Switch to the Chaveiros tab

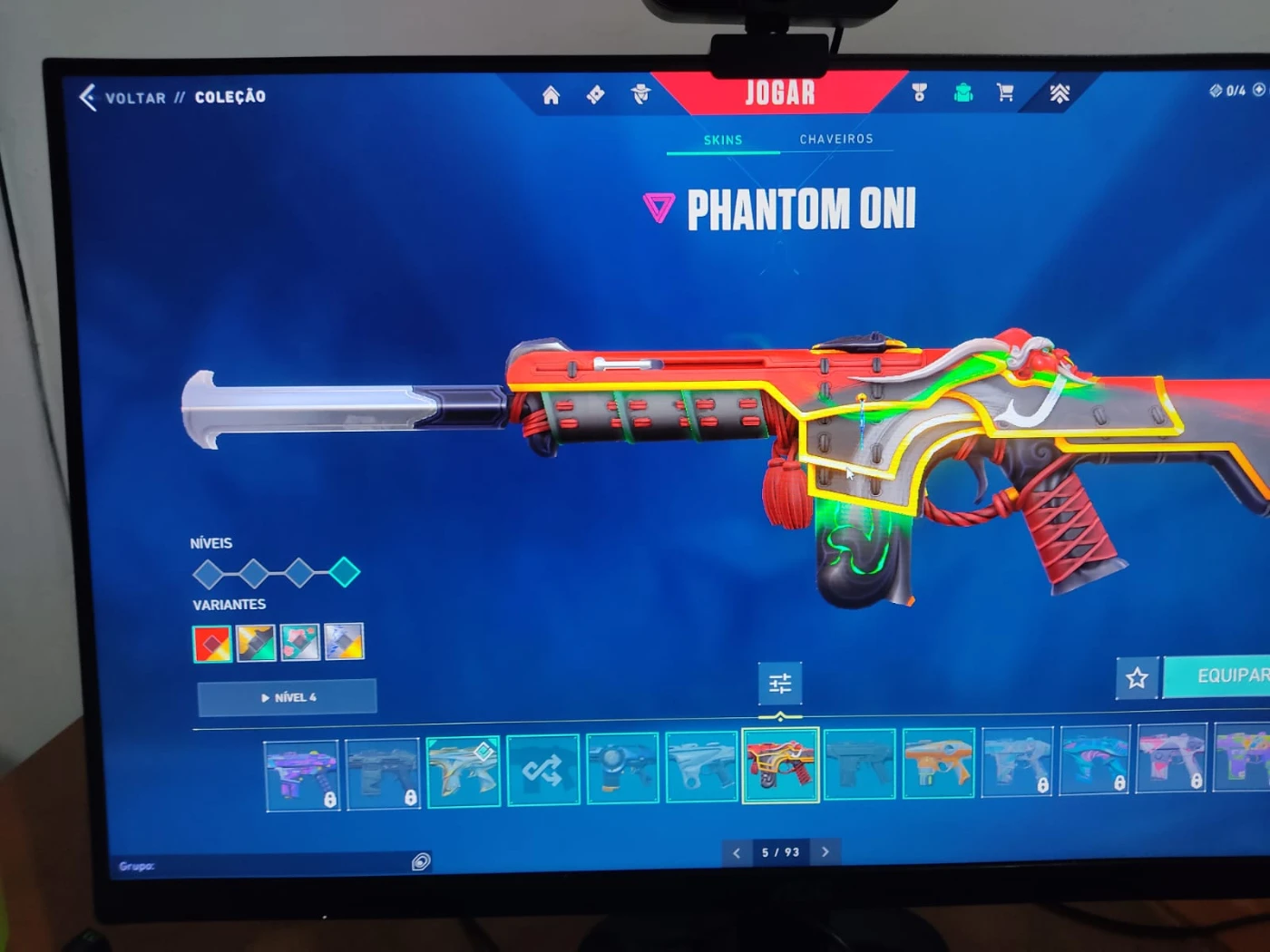coord(835,138)
